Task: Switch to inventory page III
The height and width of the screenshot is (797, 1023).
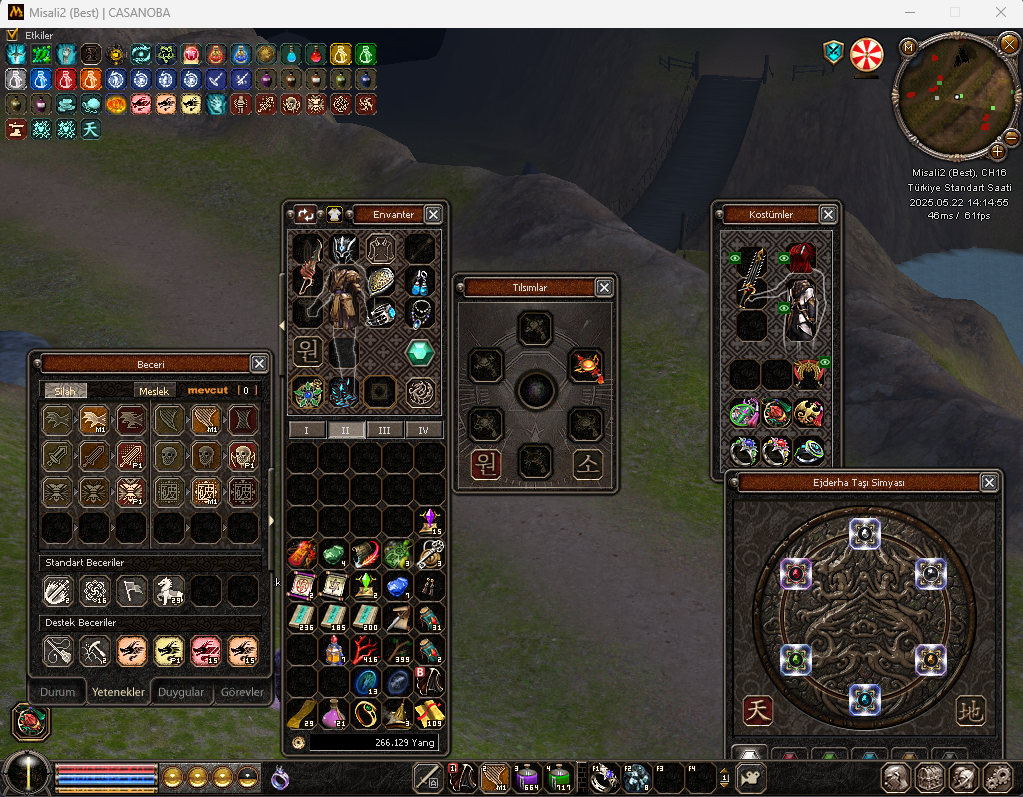Action: pyautogui.click(x=380, y=430)
